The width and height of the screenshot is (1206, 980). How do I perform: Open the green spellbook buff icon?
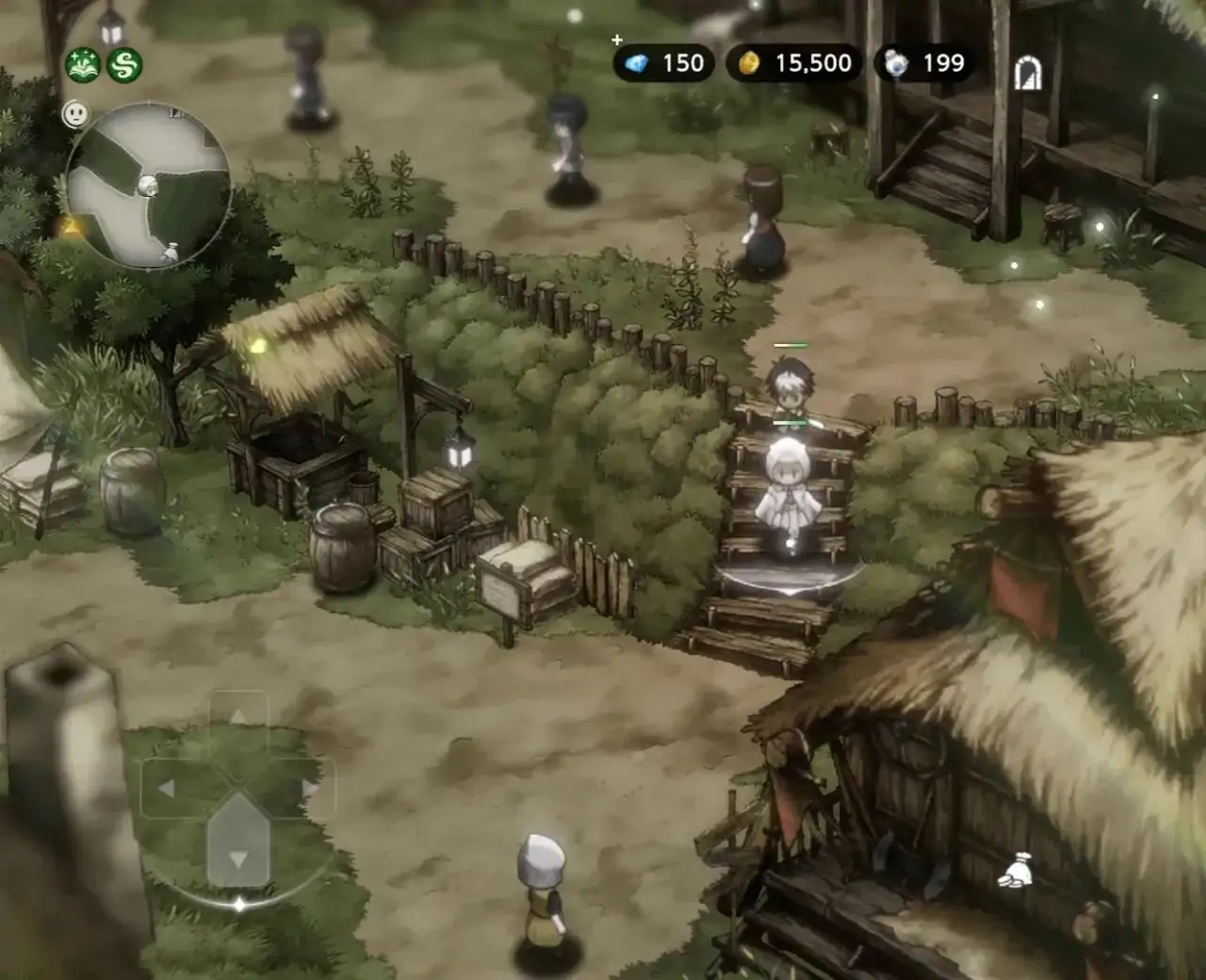tap(84, 64)
